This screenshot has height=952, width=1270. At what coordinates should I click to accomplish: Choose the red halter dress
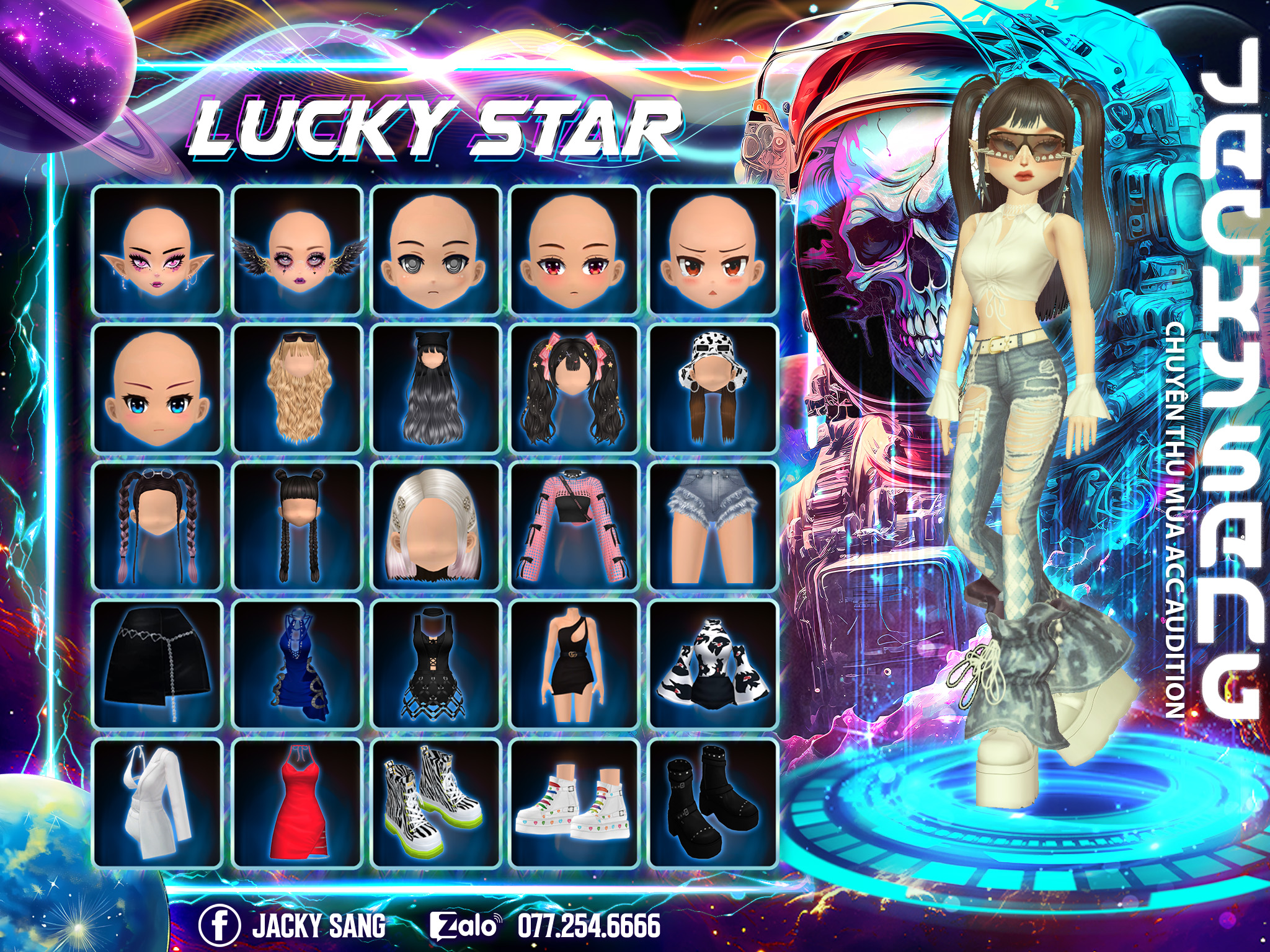point(296,803)
